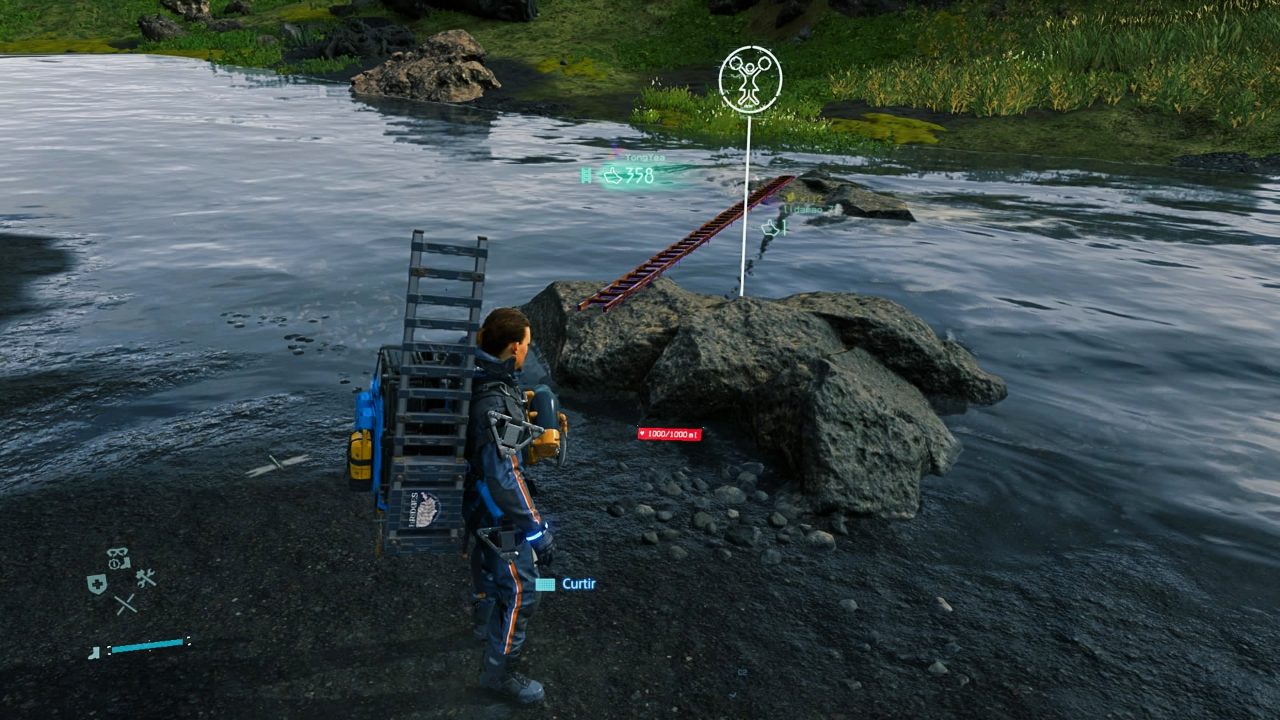Click the wrench and screwdriver repair icon
The width and height of the screenshot is (1280, 720).
click(146, 577)
